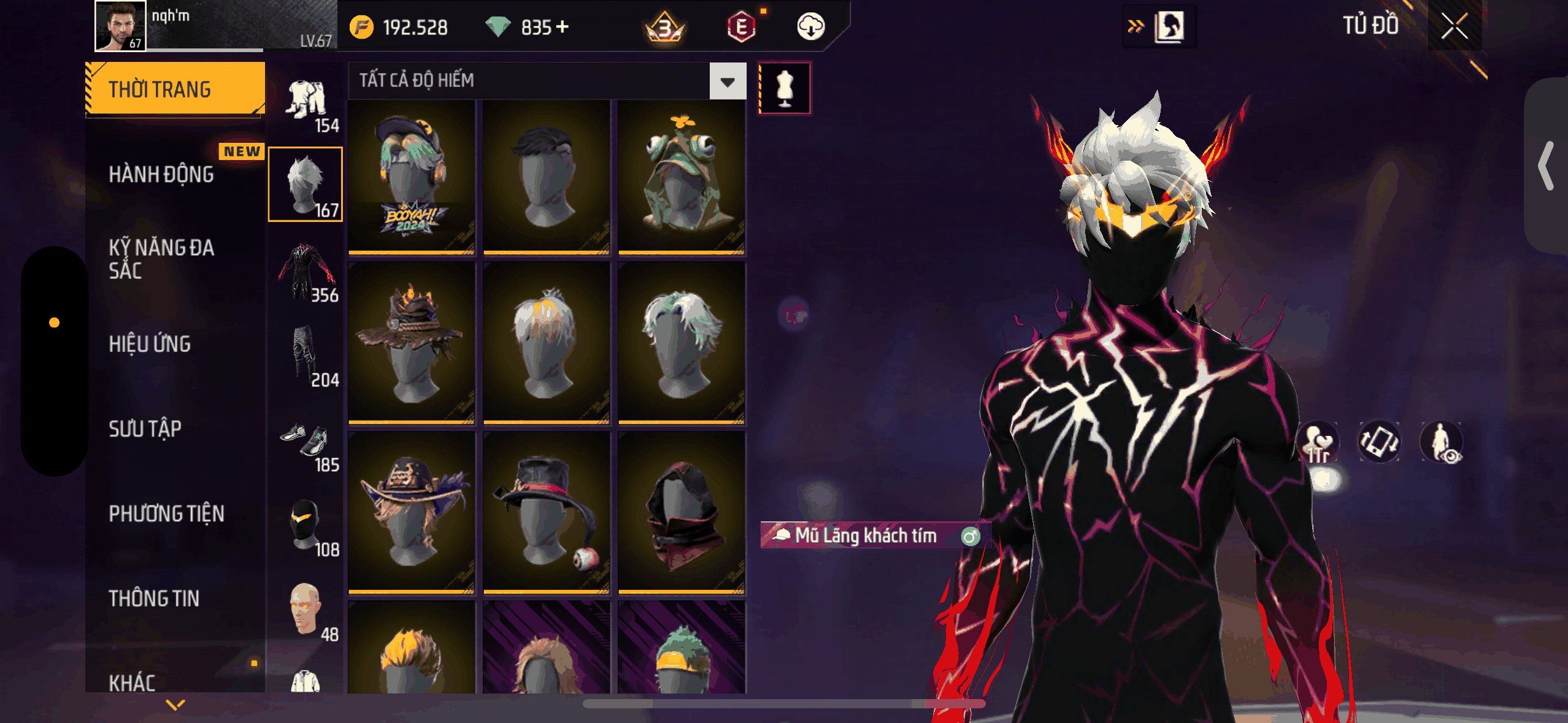Select the dark red hood item
This screenshot has height=723, width=1568.
coord(681,512)
